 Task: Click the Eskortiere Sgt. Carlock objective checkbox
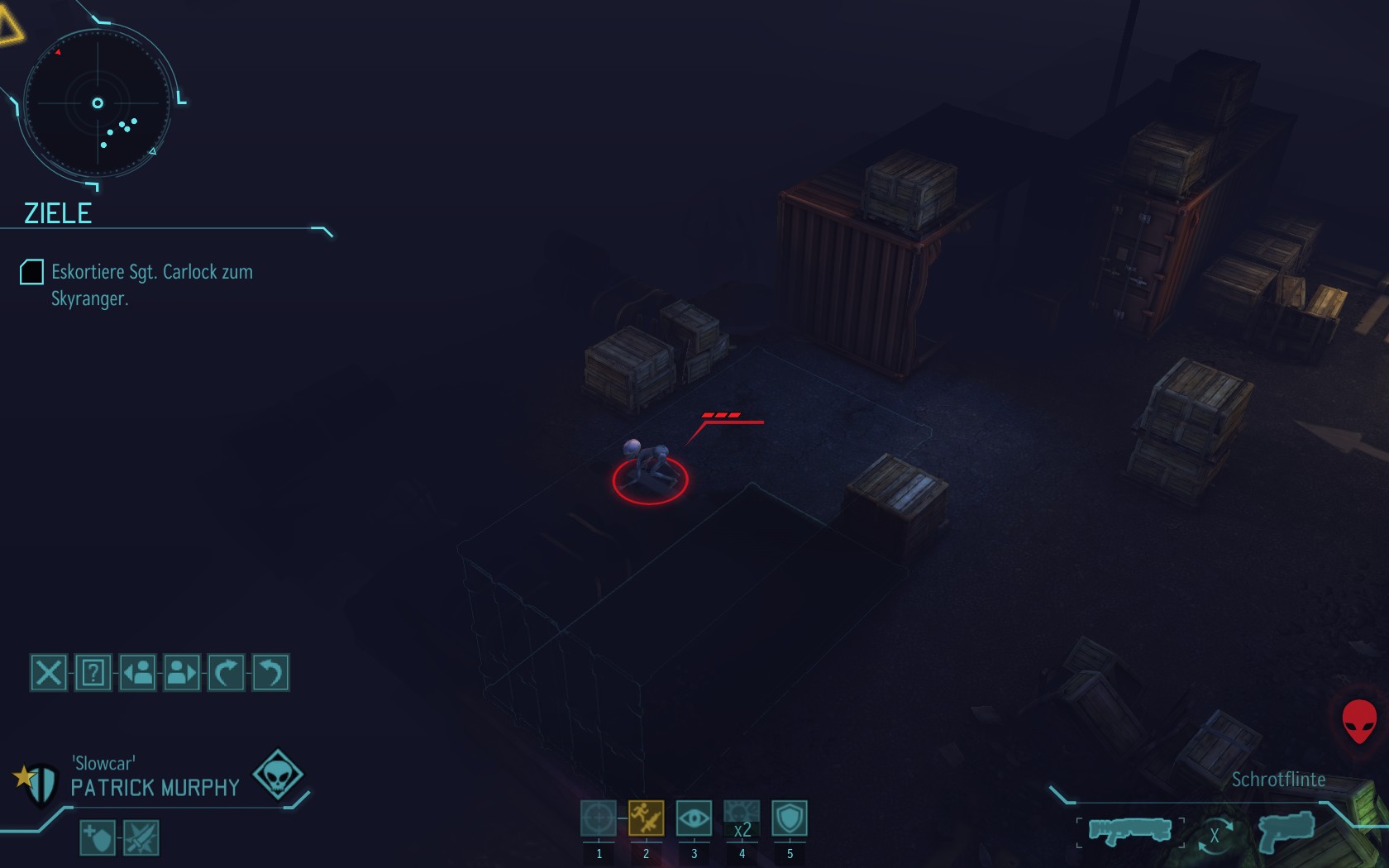tap(31, 272)
